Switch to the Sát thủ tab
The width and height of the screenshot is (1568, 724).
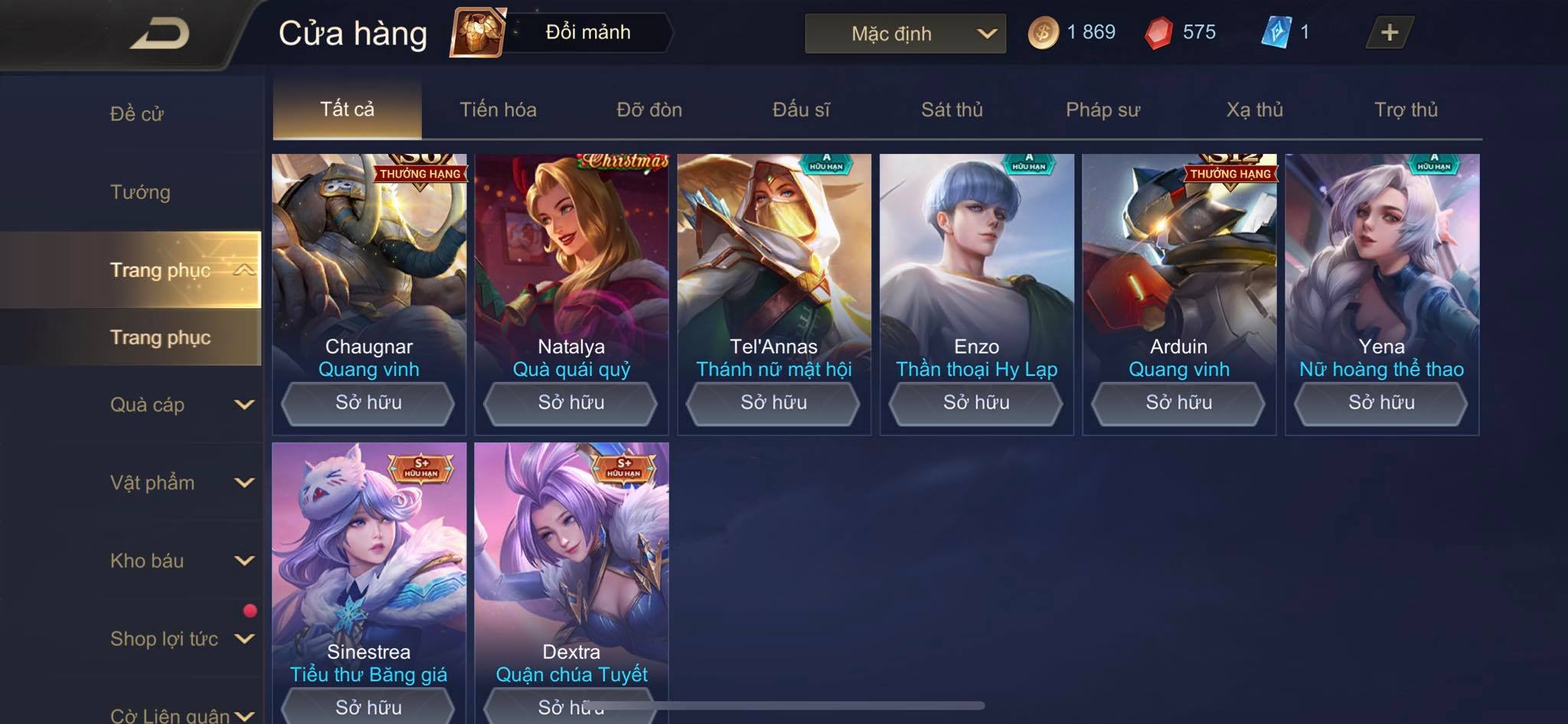tap(952, 109)
